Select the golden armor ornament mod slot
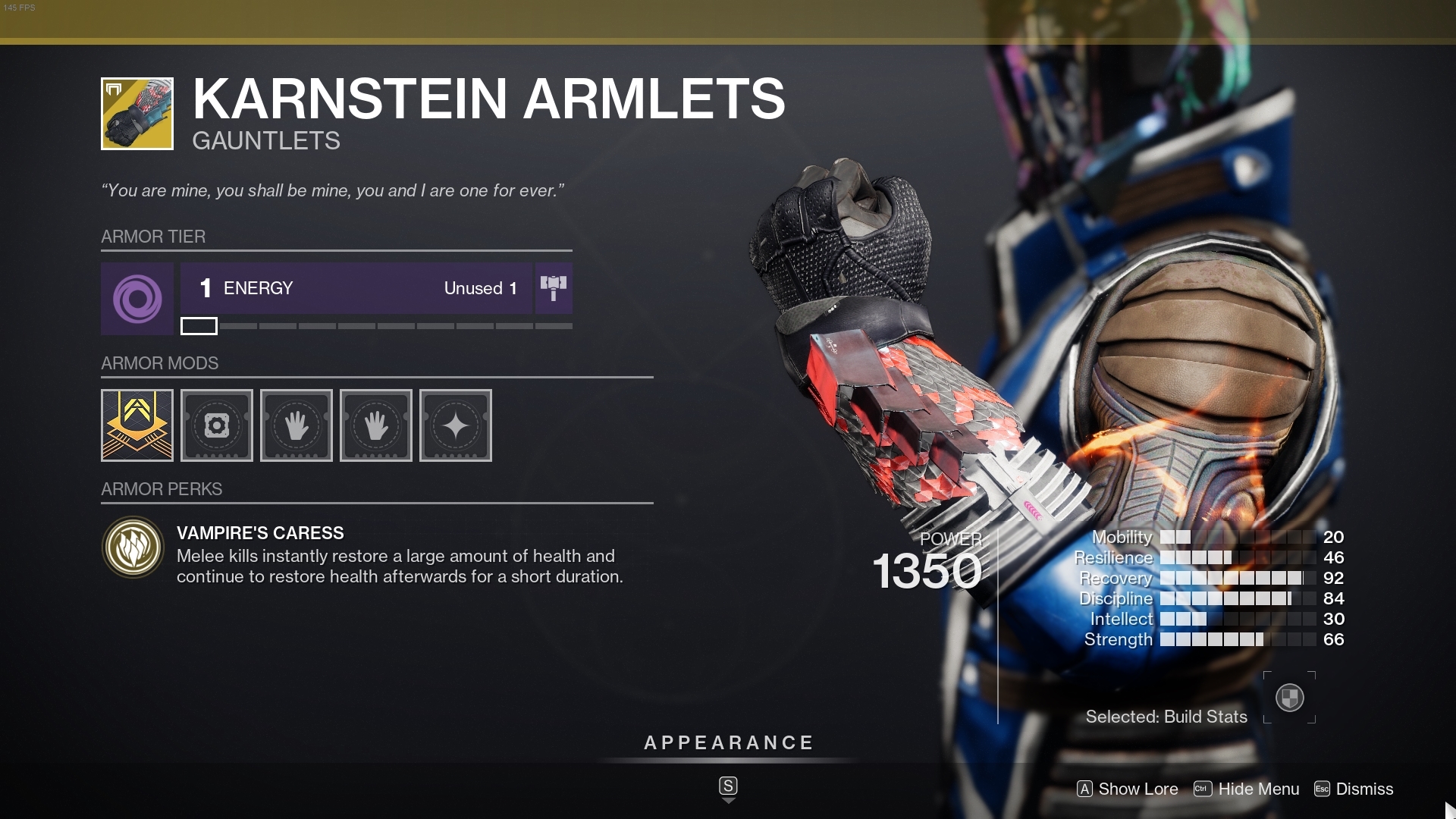The width and height of the screenshot is (1456, 819). click(x=136, y=425)
